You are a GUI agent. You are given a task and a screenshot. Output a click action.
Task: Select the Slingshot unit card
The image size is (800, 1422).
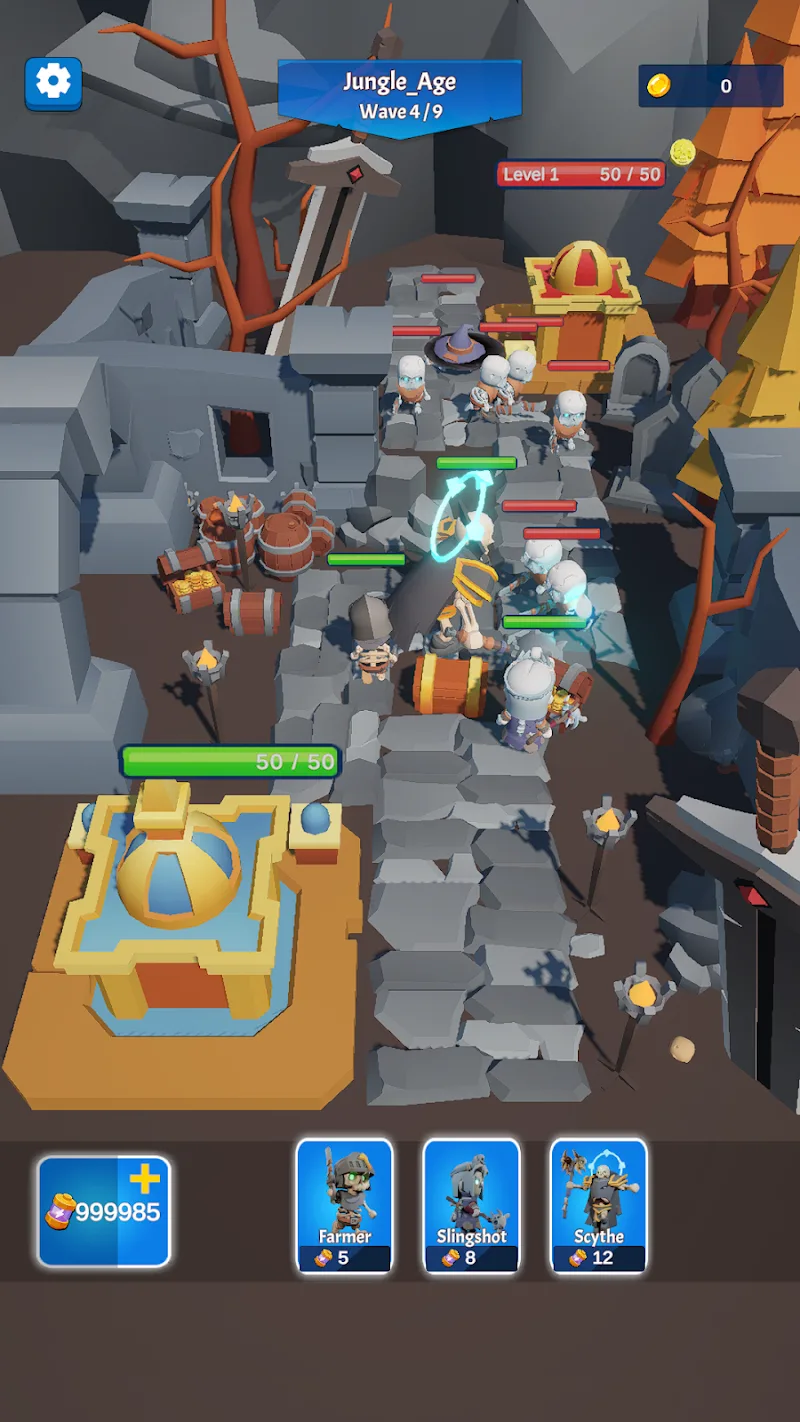[471, 1206]
